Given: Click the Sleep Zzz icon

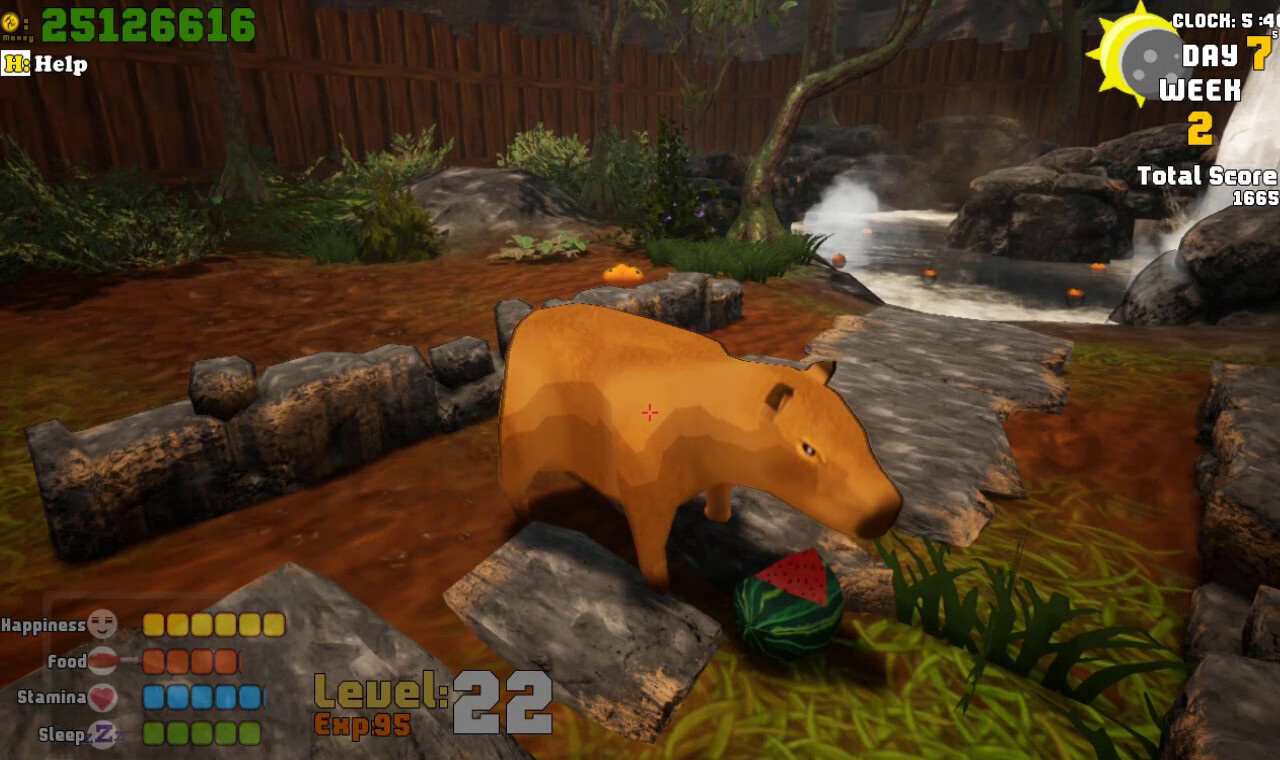Looking at the screenshot, I should pyautogui.click(x=106, y=733).
